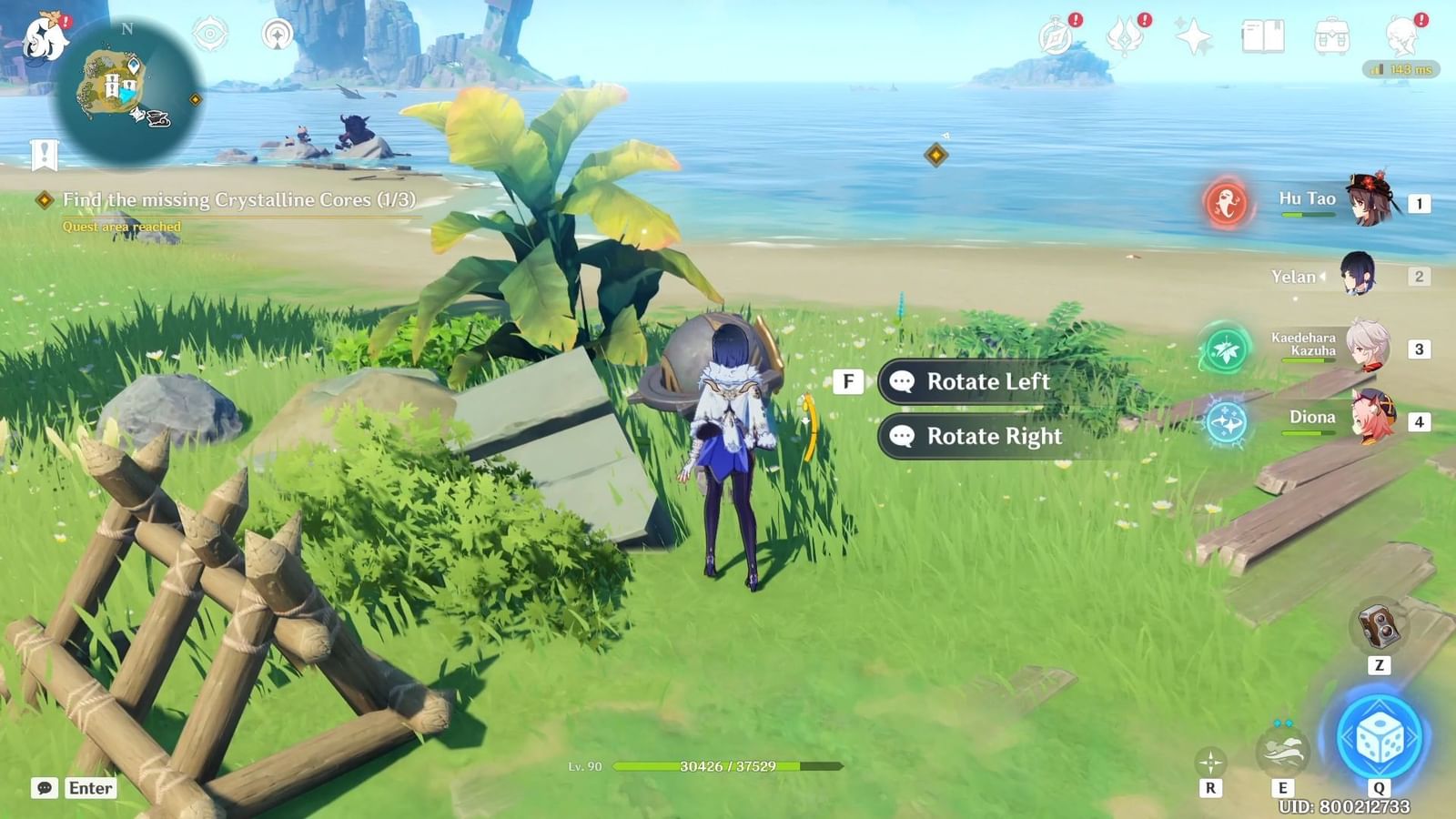Screen dimensions: 1456x819
Task: Check Hu Tao's green HP bar
Action: click(x=1310, y=215)
